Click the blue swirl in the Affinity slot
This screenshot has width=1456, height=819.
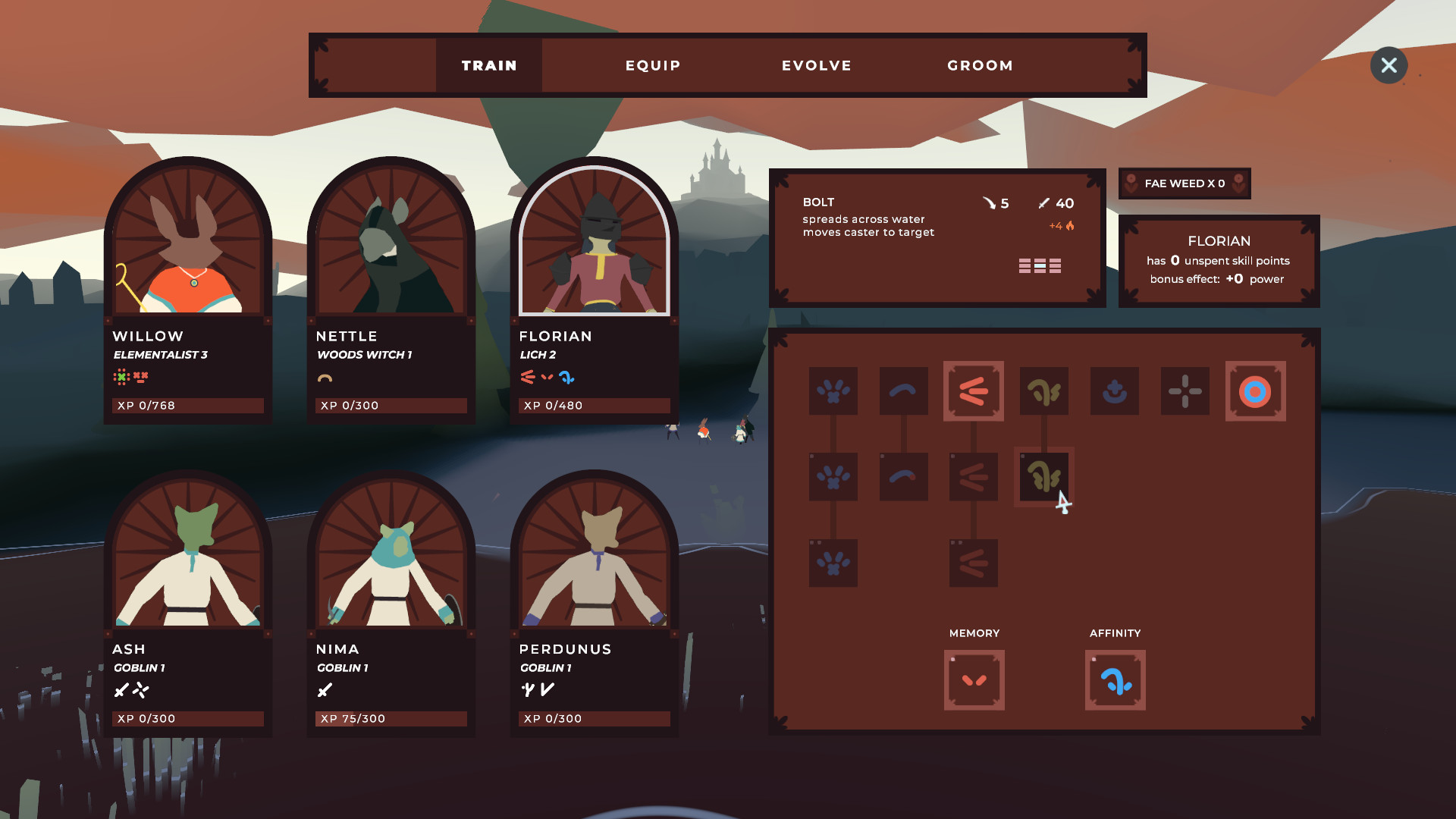1115,680
